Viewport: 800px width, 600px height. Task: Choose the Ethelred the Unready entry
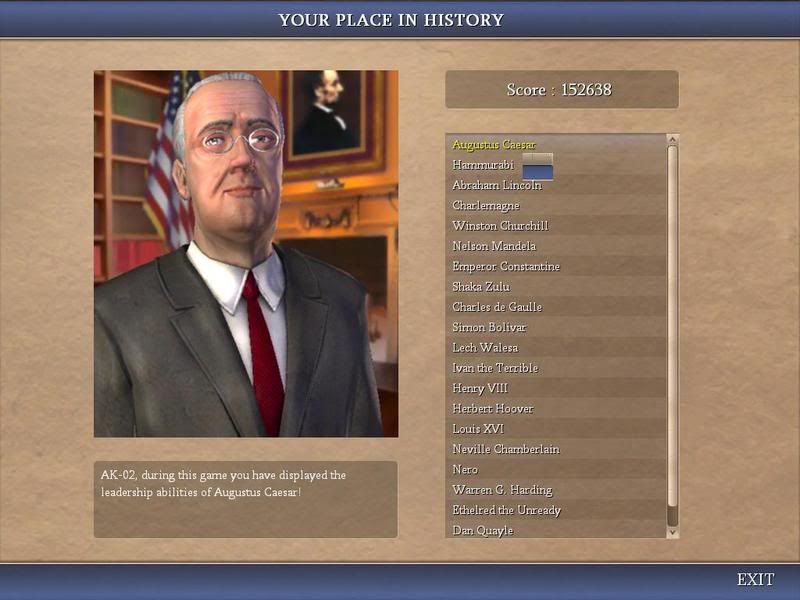click(x=506, y=510)
